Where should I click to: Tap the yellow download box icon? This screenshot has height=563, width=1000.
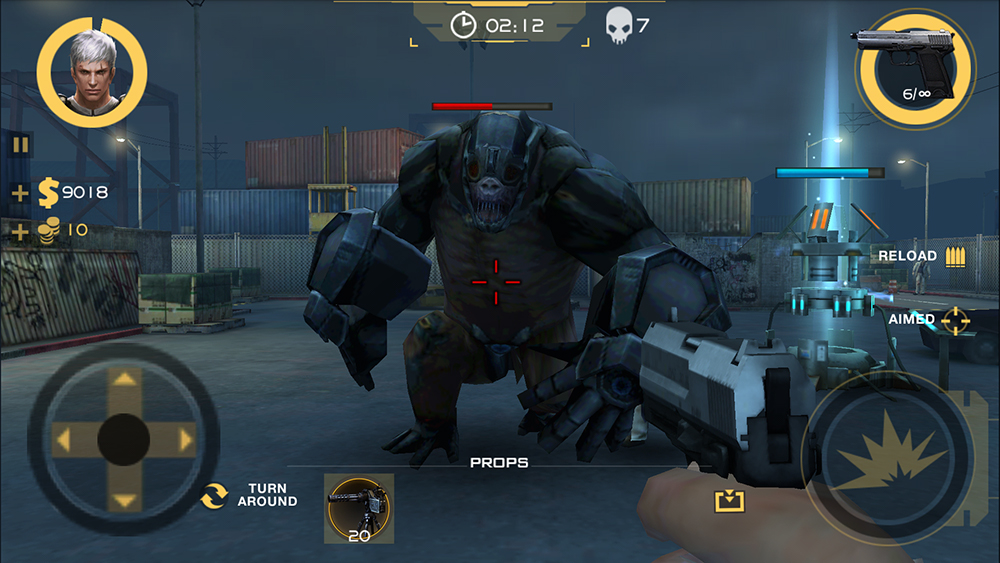coord(729,500)
